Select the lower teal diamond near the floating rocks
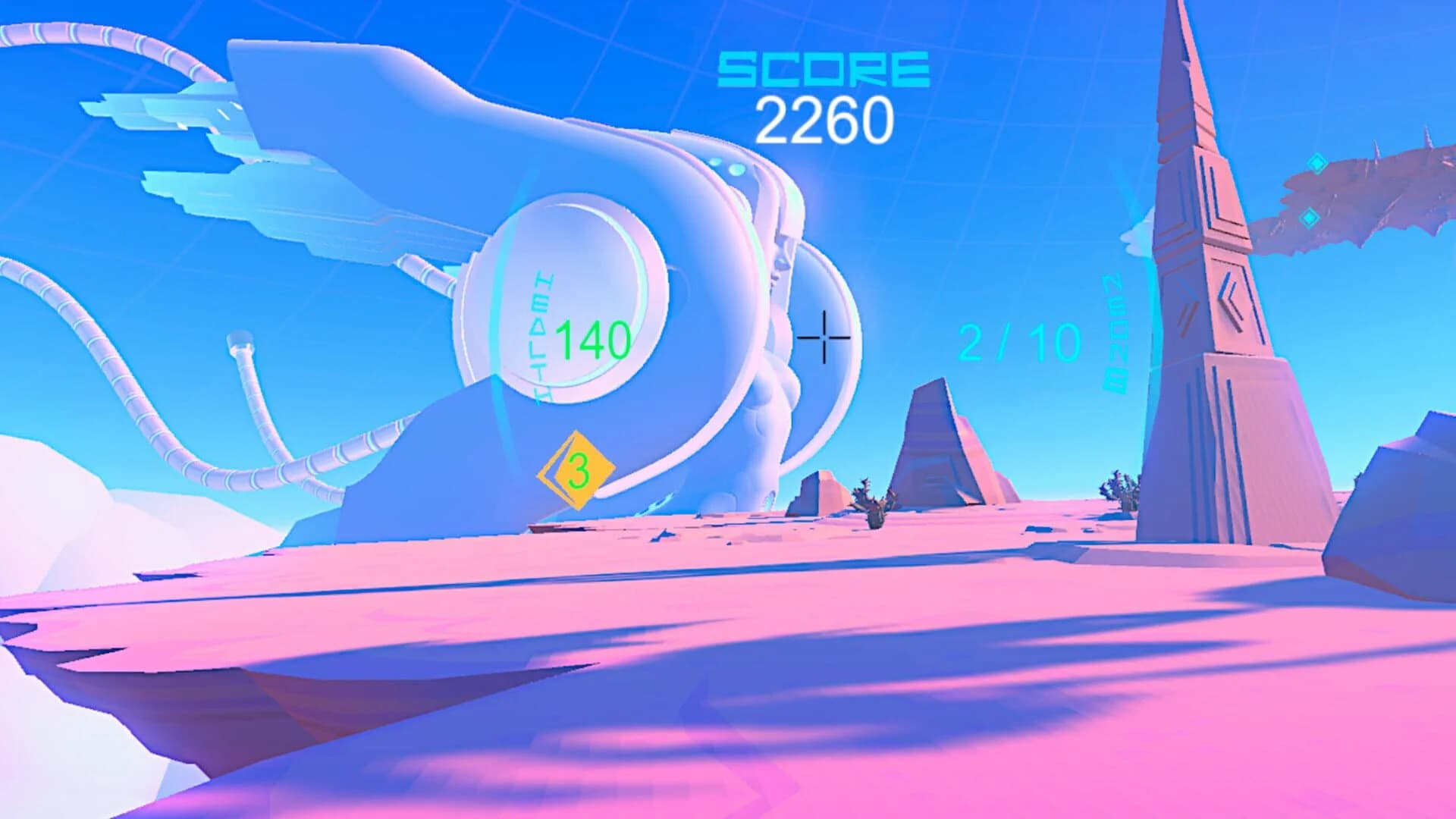This screenshot has height=819, width=1456. 1310,218
